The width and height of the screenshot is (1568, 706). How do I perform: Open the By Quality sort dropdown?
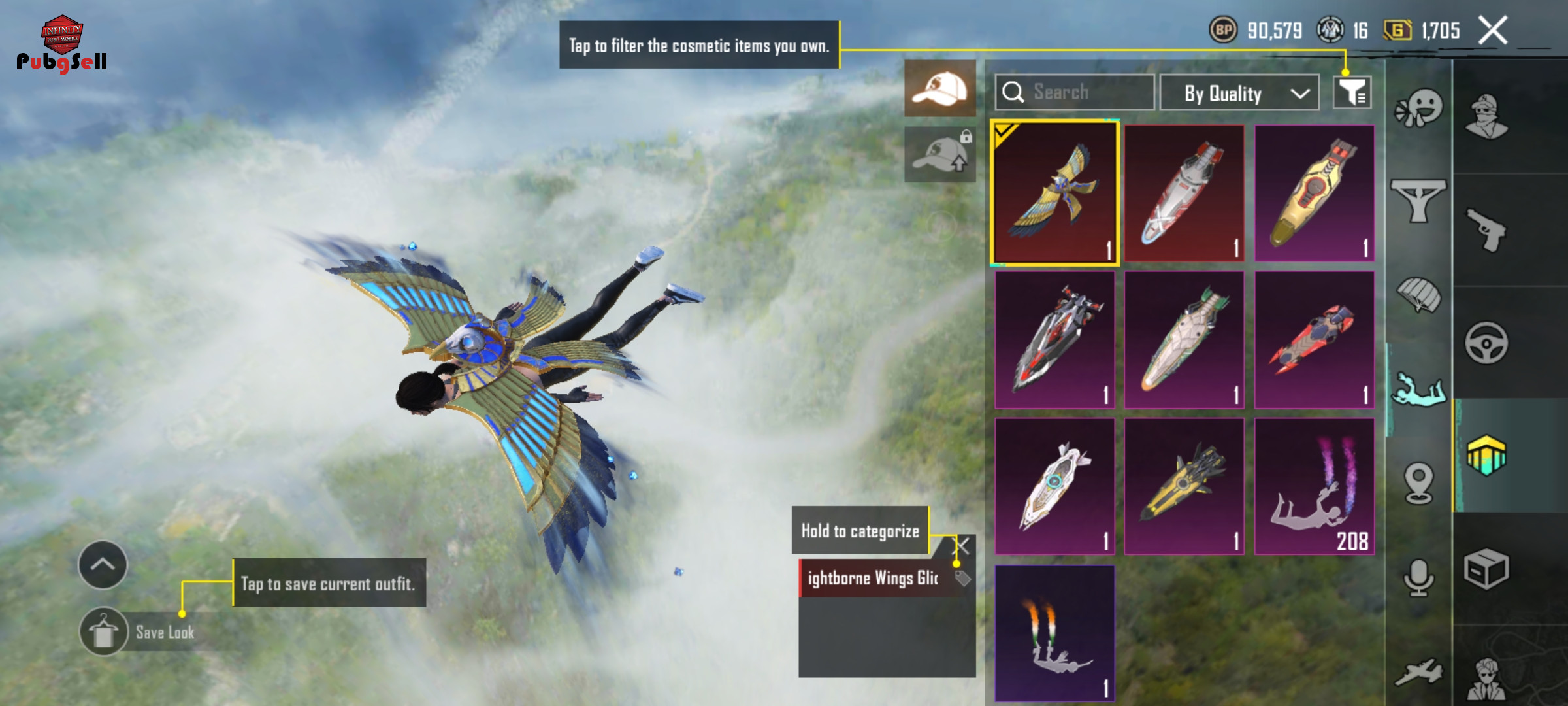pyautogui.click(x=1239, y=93)
